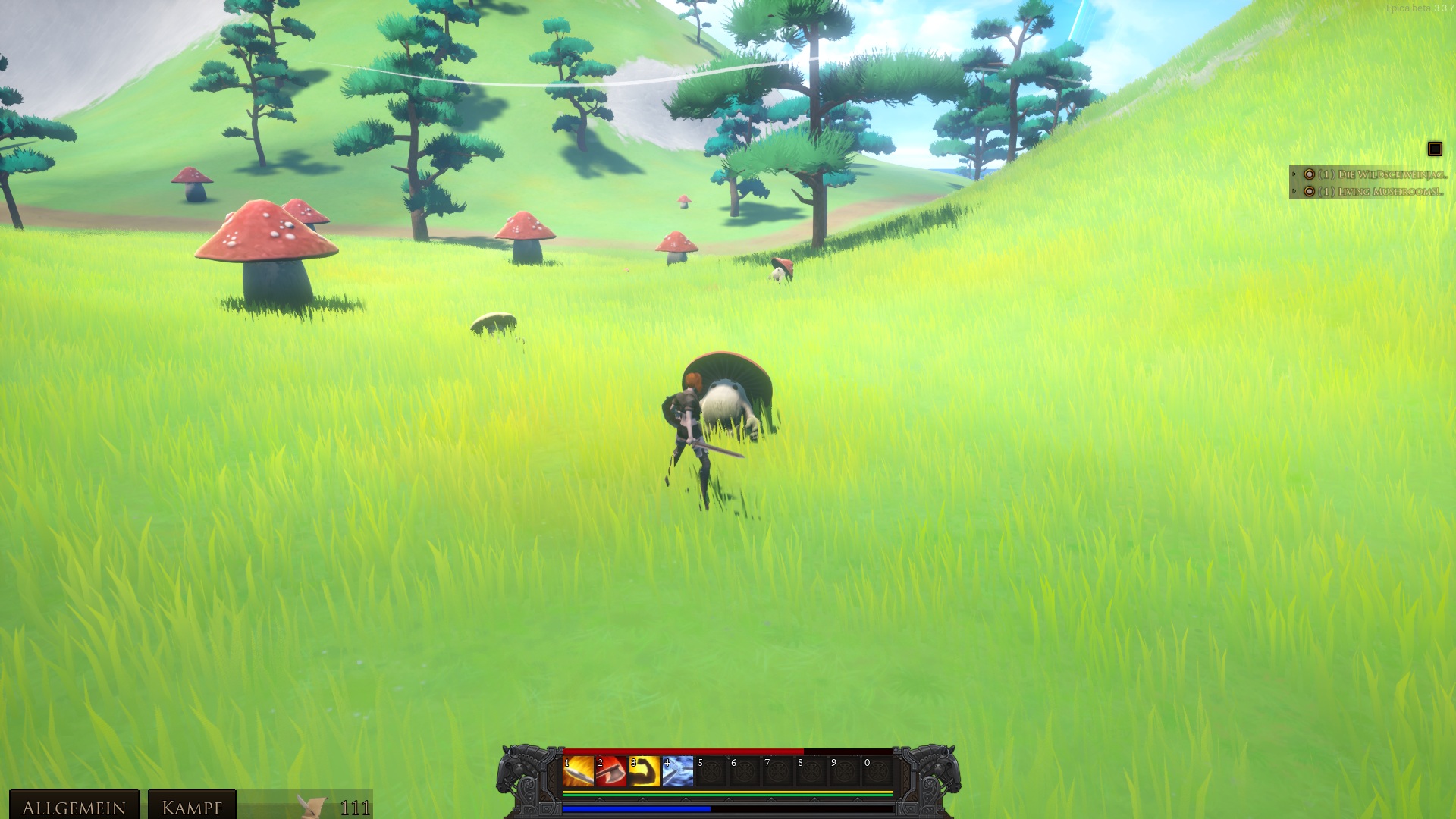The image size is (1456, 819).
Task: Select the Die Wildschweinjag.. quest entry
Action: tap(1382, 174)
